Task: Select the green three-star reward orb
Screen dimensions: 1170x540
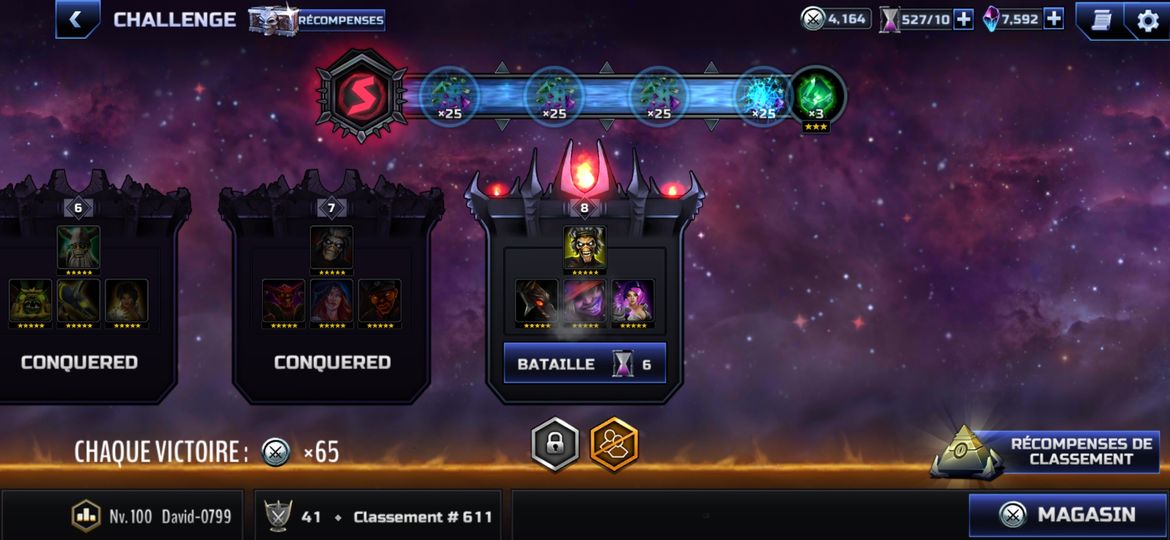Action: point(816,96)
